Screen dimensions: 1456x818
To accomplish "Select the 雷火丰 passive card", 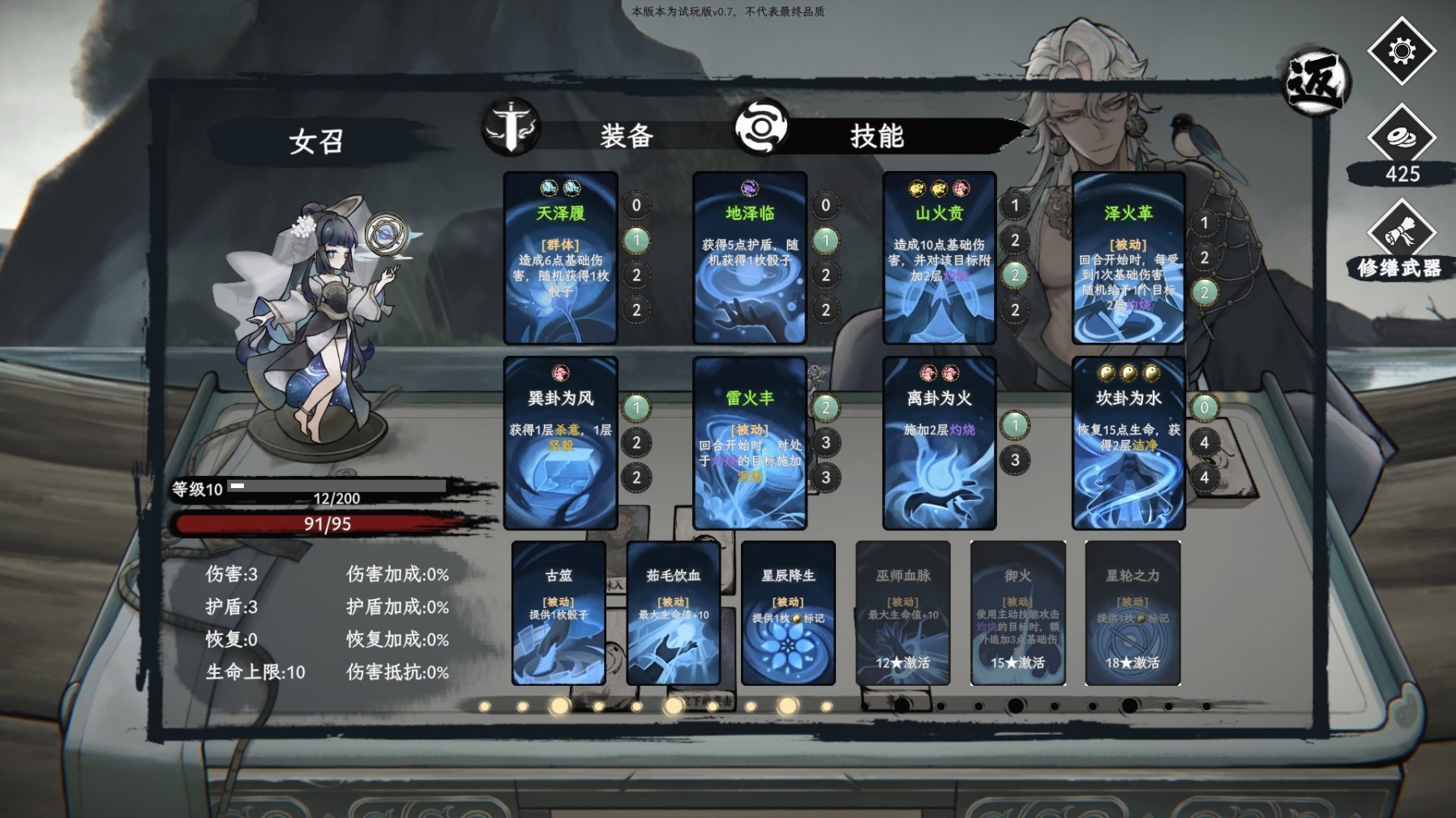I will point(749,443).
